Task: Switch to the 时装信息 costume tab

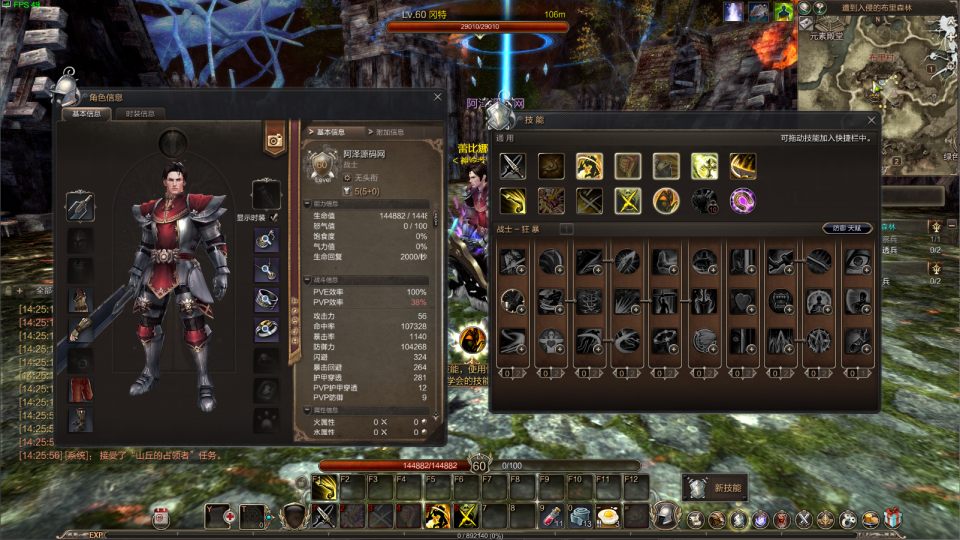Action: pos(140,114)
